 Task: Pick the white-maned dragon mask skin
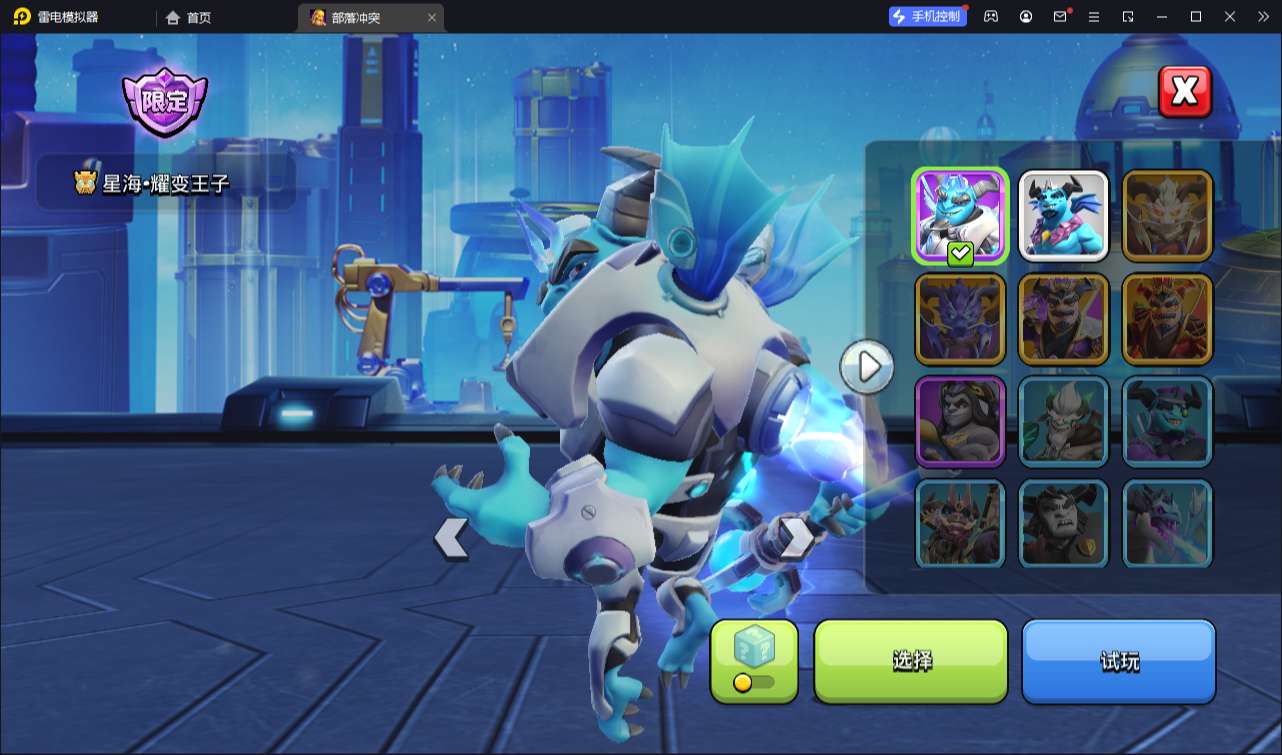[x=1167, y=215]
